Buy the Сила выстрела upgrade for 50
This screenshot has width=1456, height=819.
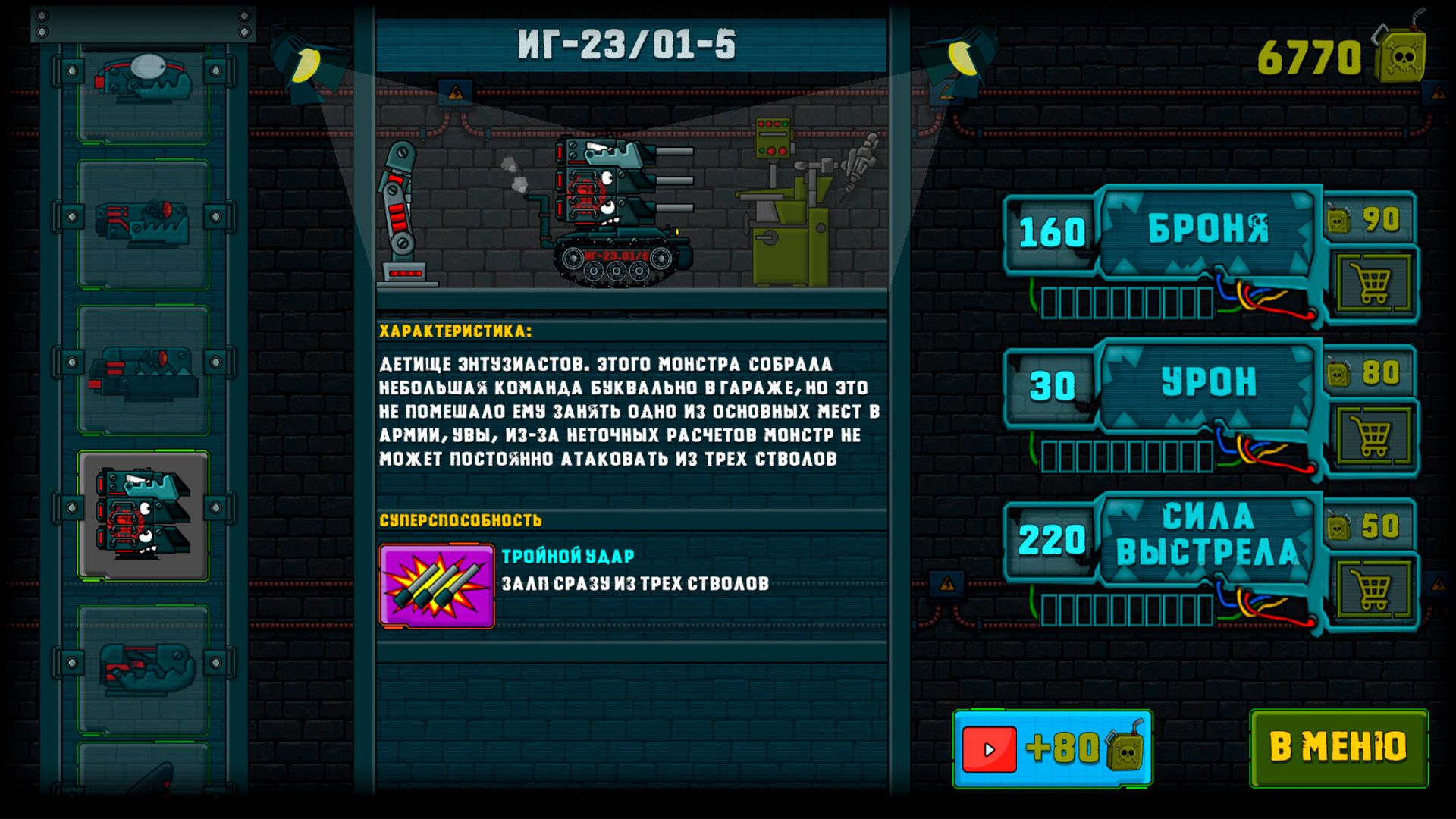point(1373,589)
